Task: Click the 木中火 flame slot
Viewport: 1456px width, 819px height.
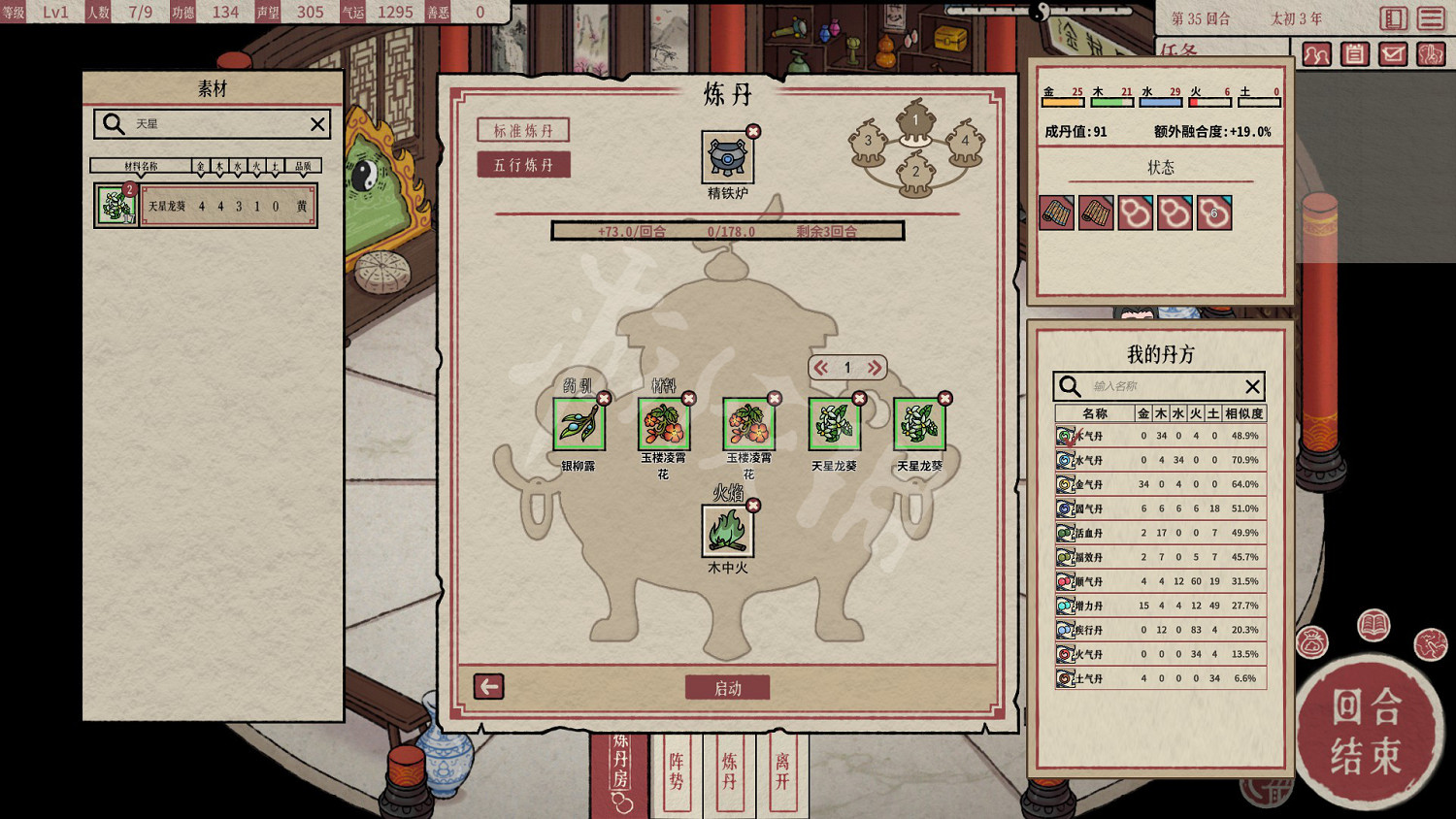Action: tap(727, 531)
